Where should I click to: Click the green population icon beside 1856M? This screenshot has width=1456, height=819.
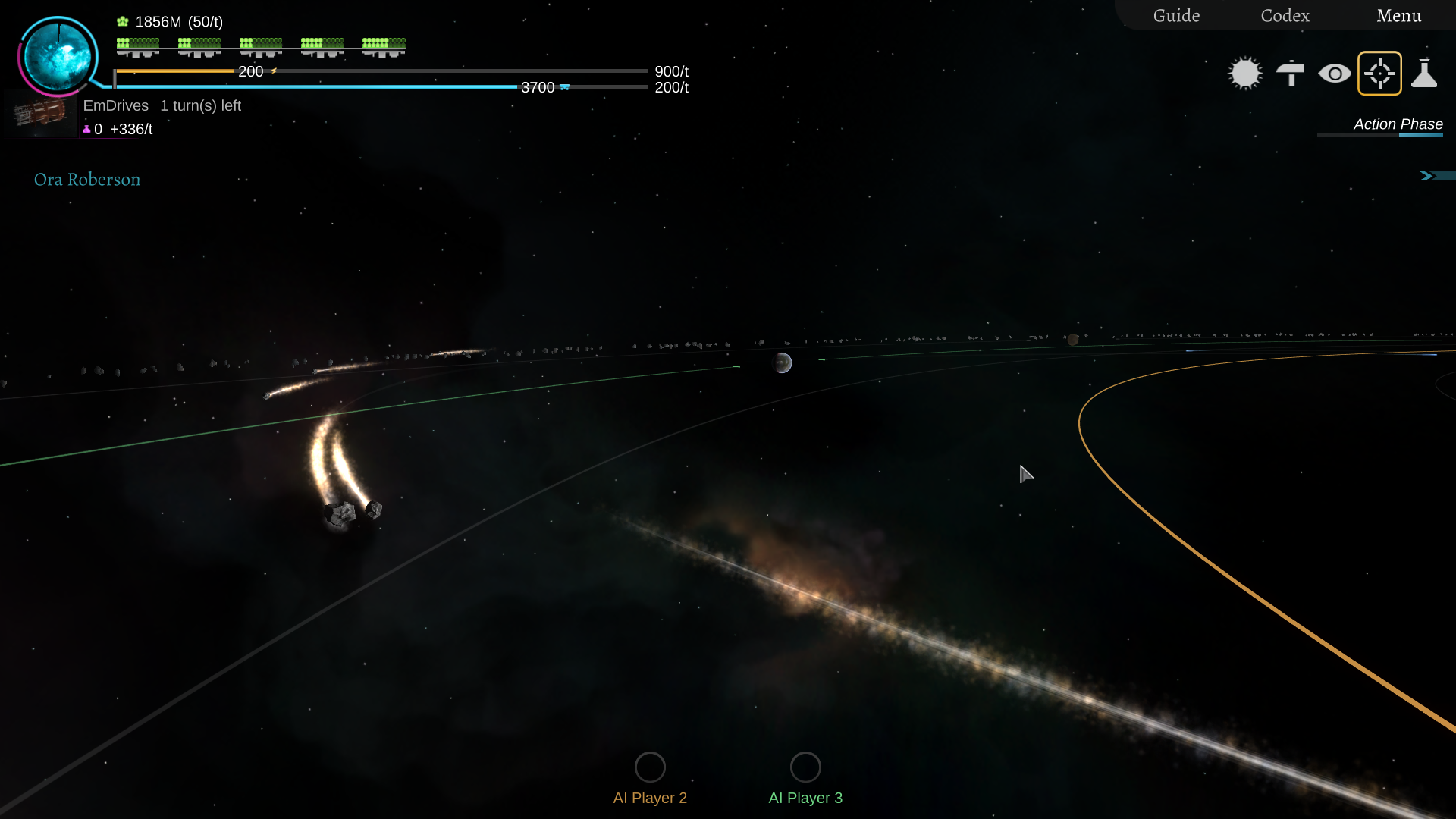[x=121, y=20]
